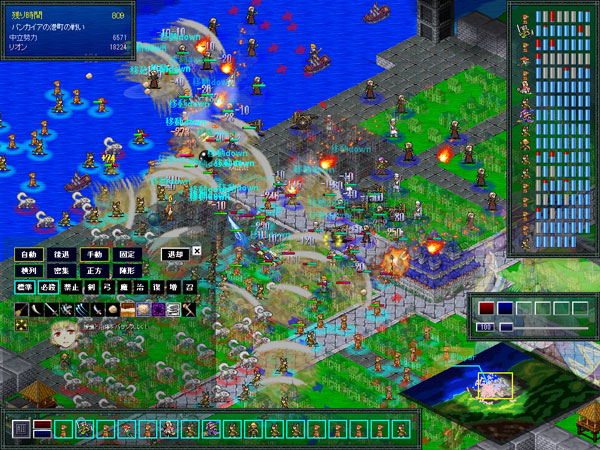Image resolution: width=600 pixels, height=450 pixels.
Task: Open the 陣形 (formation) option
Action: coord(126,271)
